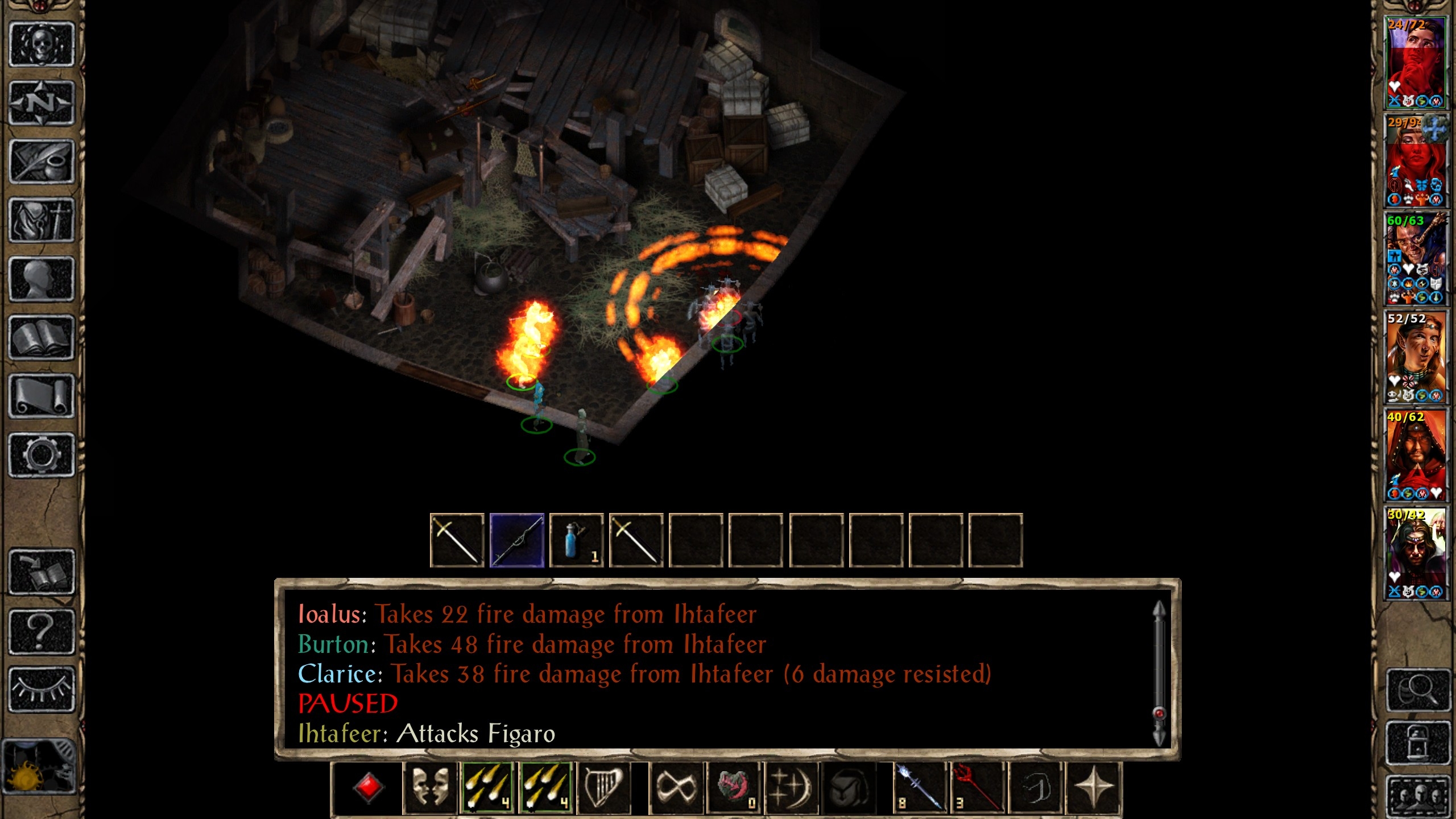
Task: Select the red trident quick item
Action: tap(976, 788)
